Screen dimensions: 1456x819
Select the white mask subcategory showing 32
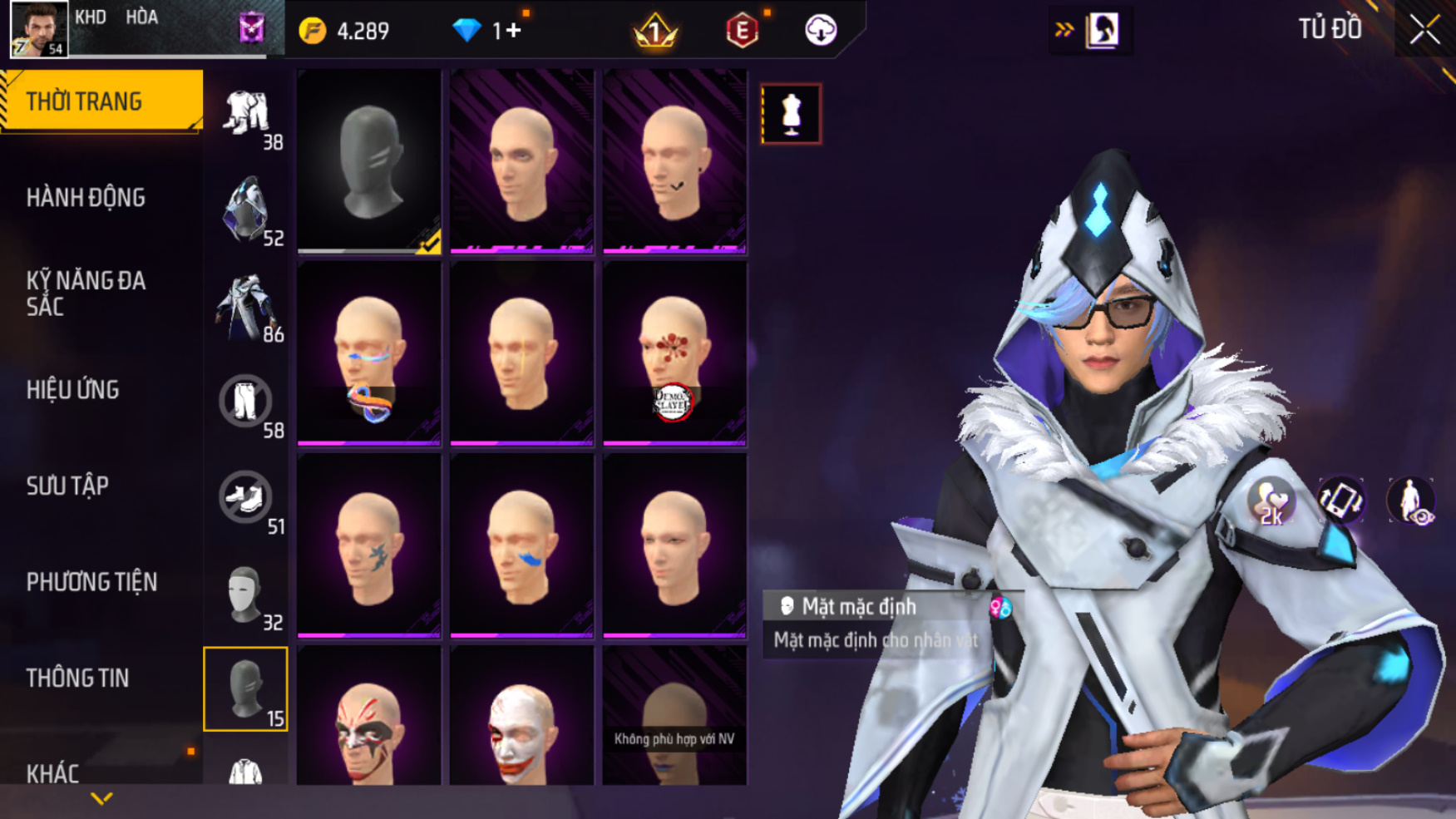click(246, 595)
